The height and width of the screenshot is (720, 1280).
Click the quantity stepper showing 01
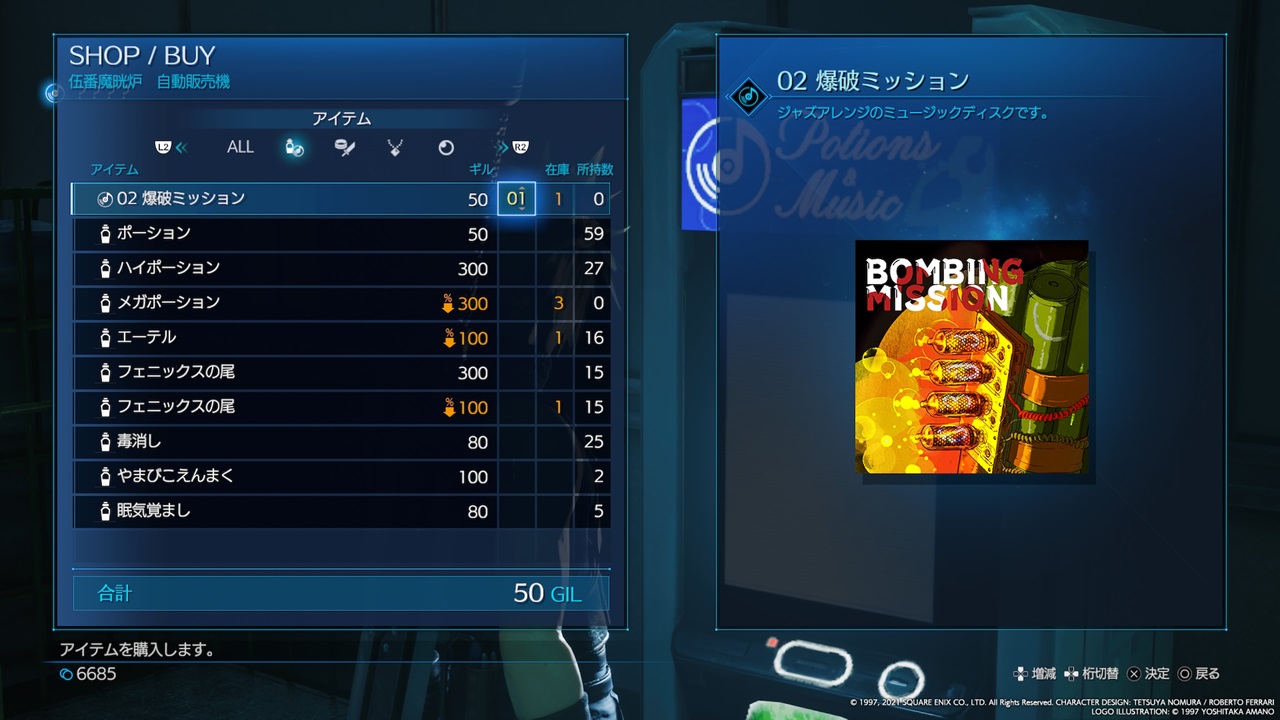(517, 198)
